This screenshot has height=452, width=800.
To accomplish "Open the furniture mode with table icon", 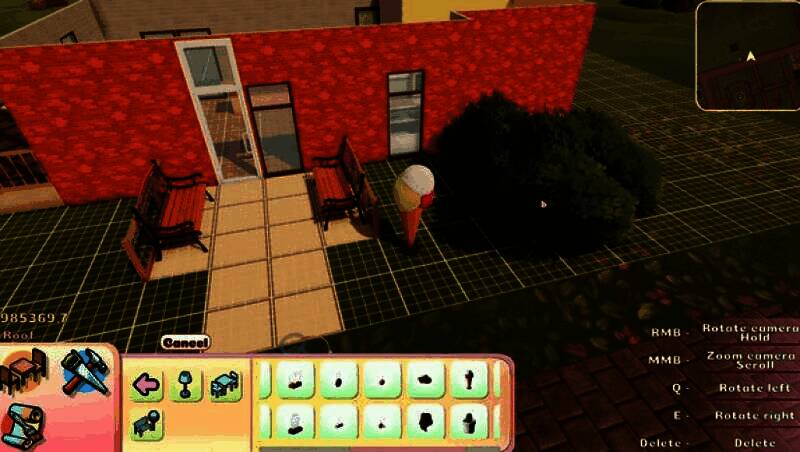I will (x=24, y=372).
